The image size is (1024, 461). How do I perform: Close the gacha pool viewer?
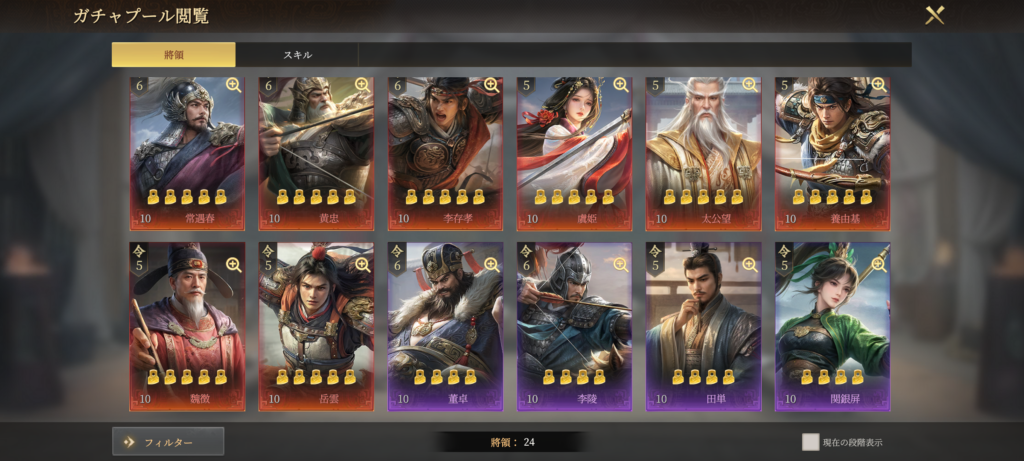click(x=934, y=15)
